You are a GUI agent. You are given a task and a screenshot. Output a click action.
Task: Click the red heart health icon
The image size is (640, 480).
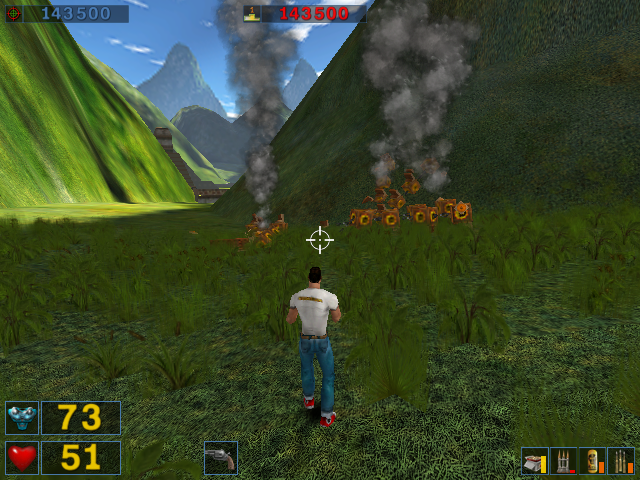[22, 458]
